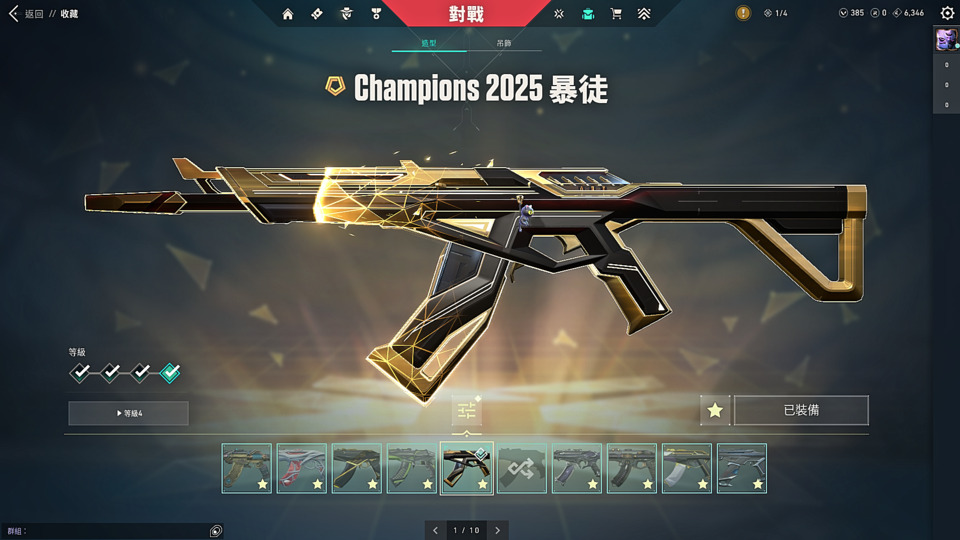Image resolution: width=960 pixels, height=540 pixels.
Task: Choose the random shuffle skin tile
Action: (522, 468)
